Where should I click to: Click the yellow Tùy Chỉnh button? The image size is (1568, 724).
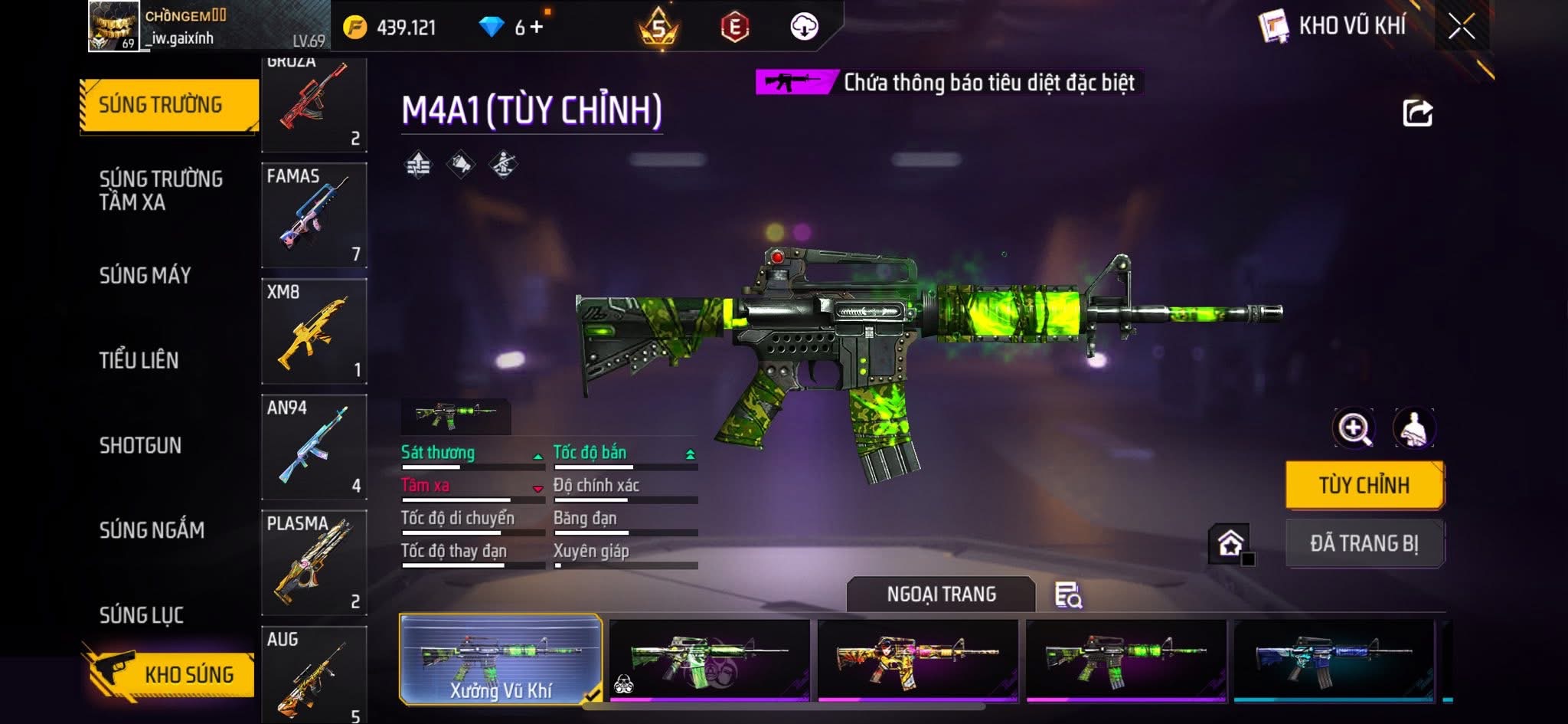click(x=1364, y=485)
